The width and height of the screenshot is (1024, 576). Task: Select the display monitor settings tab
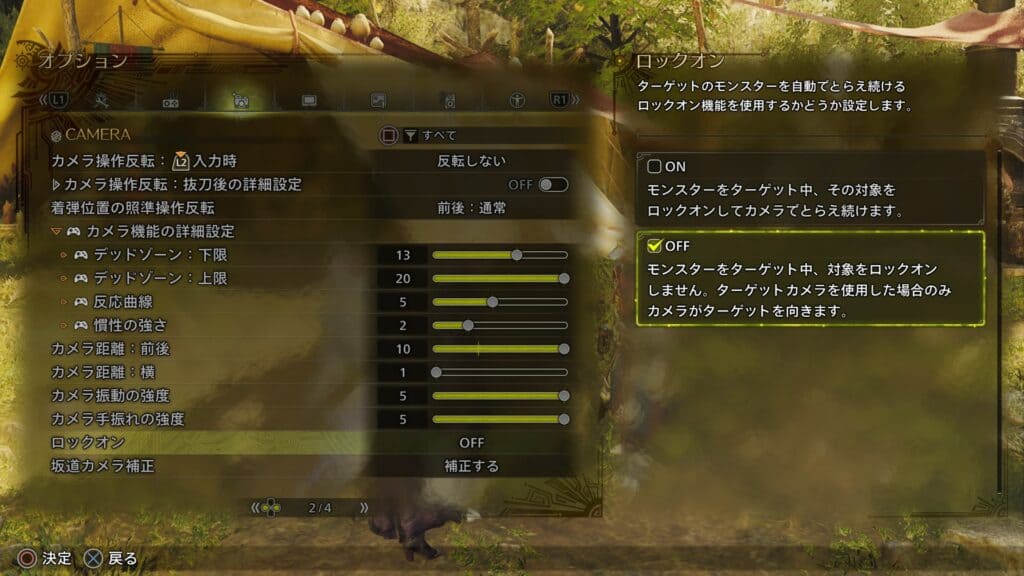click(309, 101)
